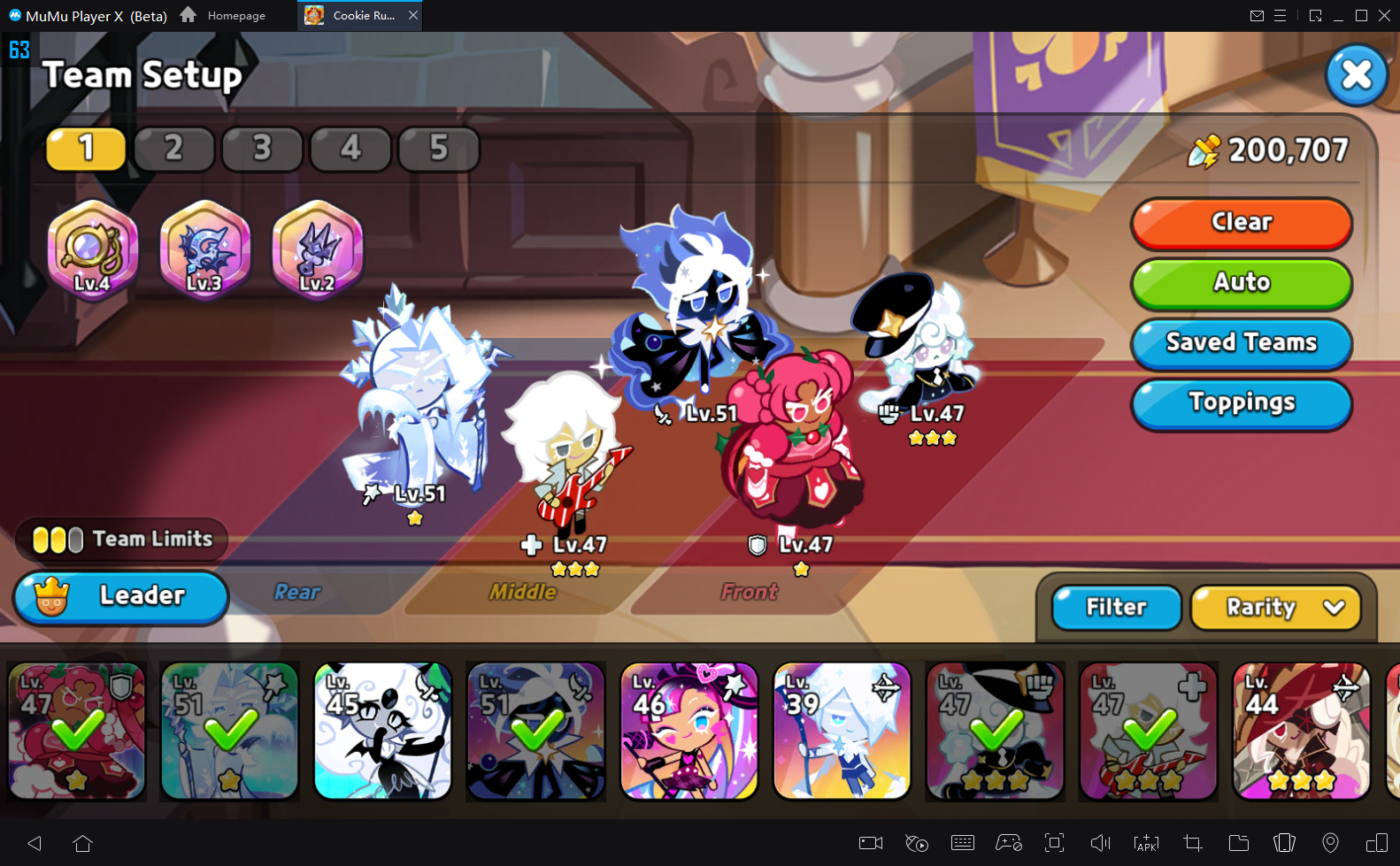
Task: Choose team slot 5 tab
Action: 439,149
